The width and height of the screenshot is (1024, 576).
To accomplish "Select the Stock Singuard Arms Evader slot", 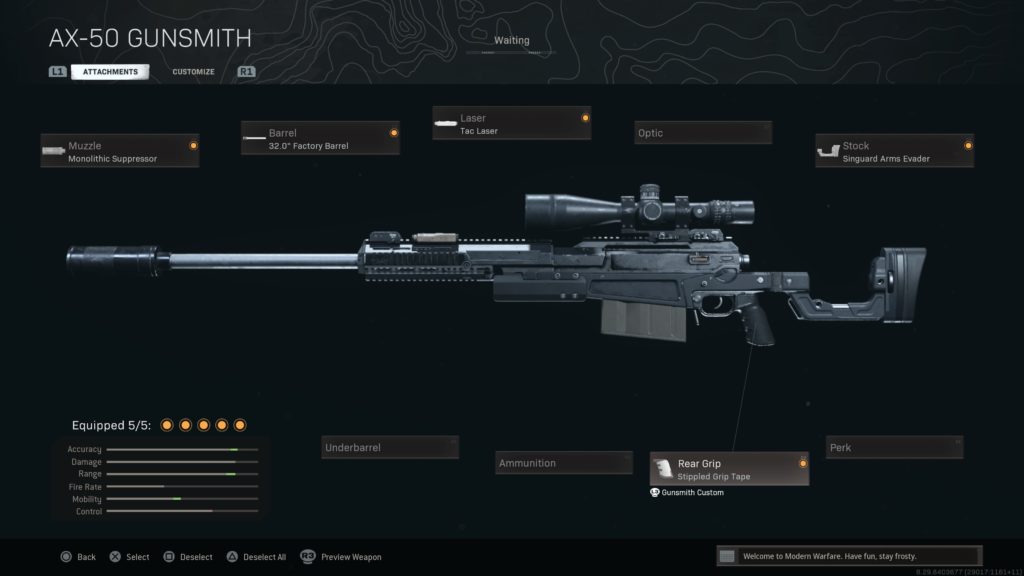I will point(894,151).
